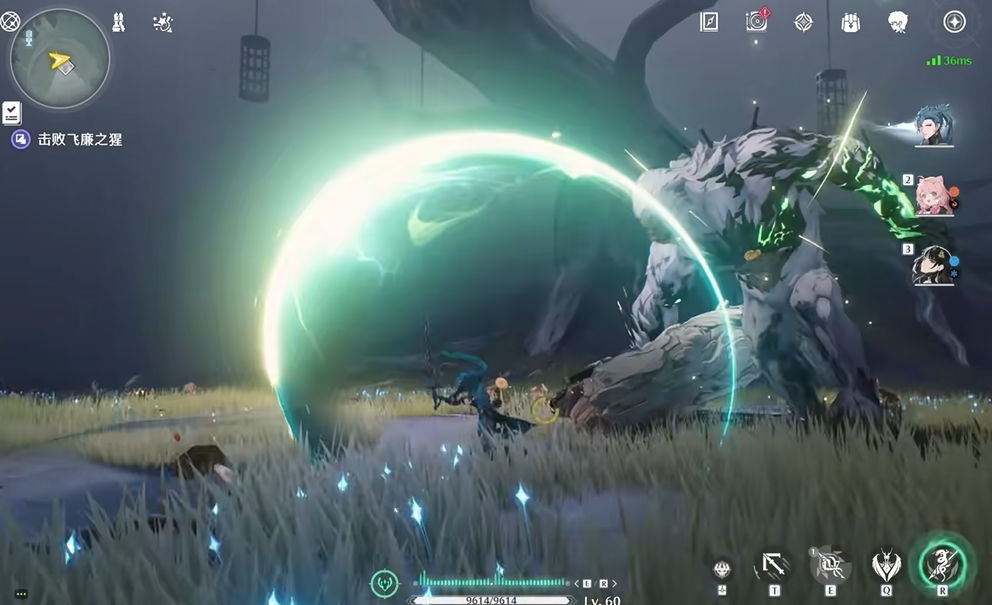This screenshot has width=992, height=605.
Task: Activate the winged echo skill
Action: point(885,566)
